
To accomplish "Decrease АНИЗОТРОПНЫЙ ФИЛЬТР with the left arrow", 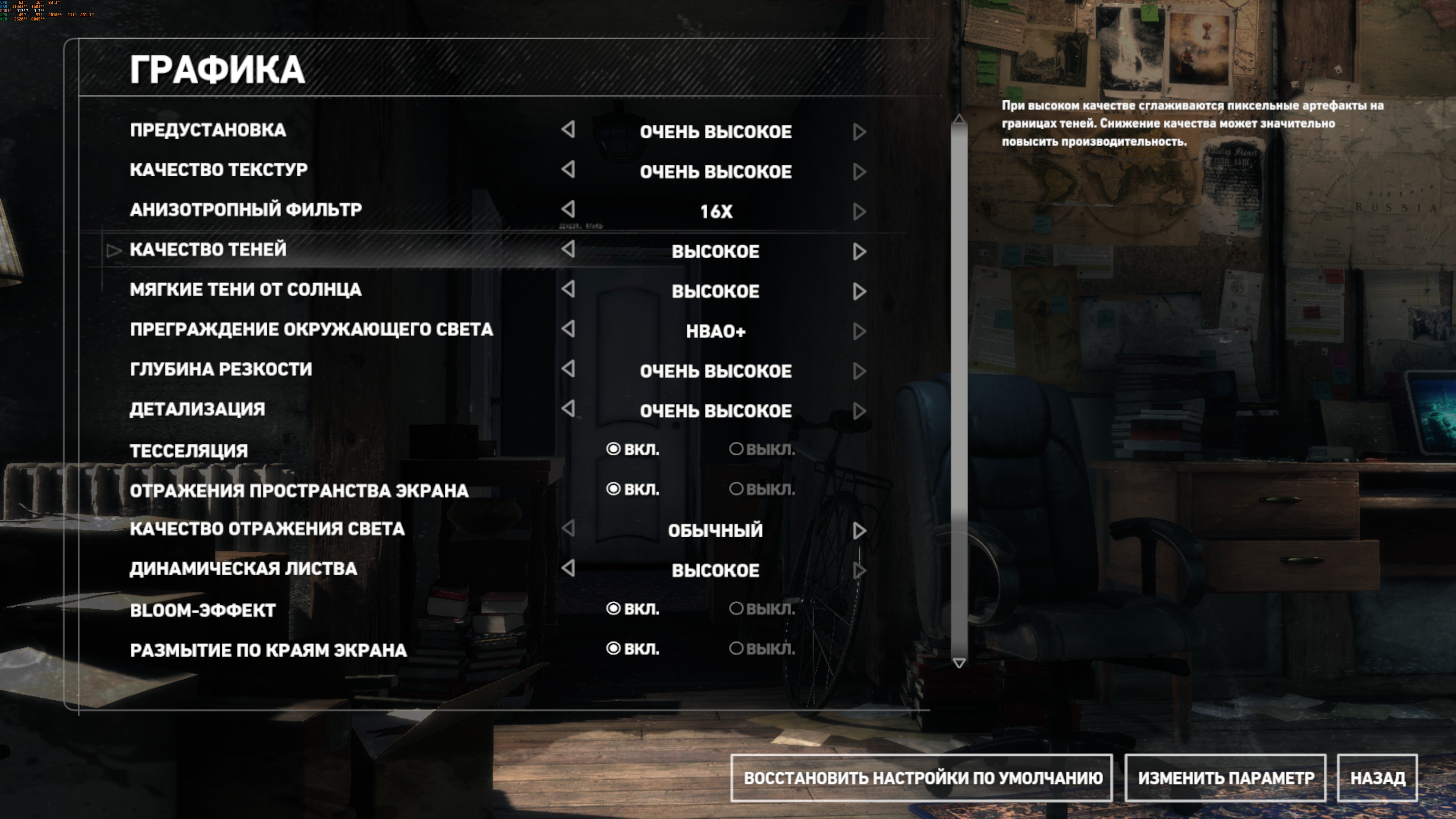I will 569,209.
